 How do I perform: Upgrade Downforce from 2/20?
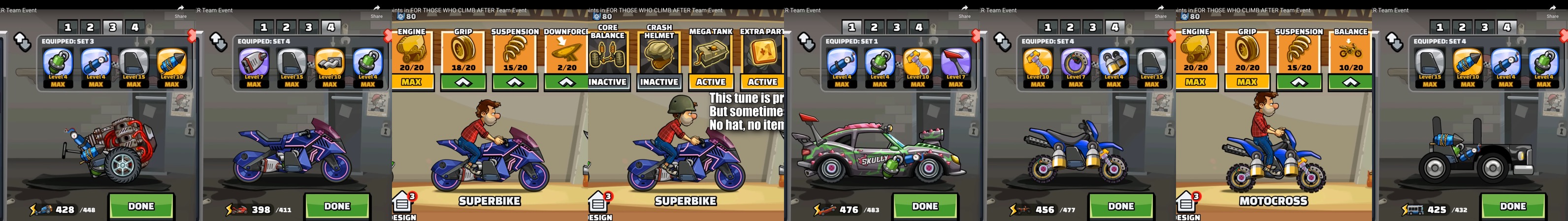click(566, 82)
